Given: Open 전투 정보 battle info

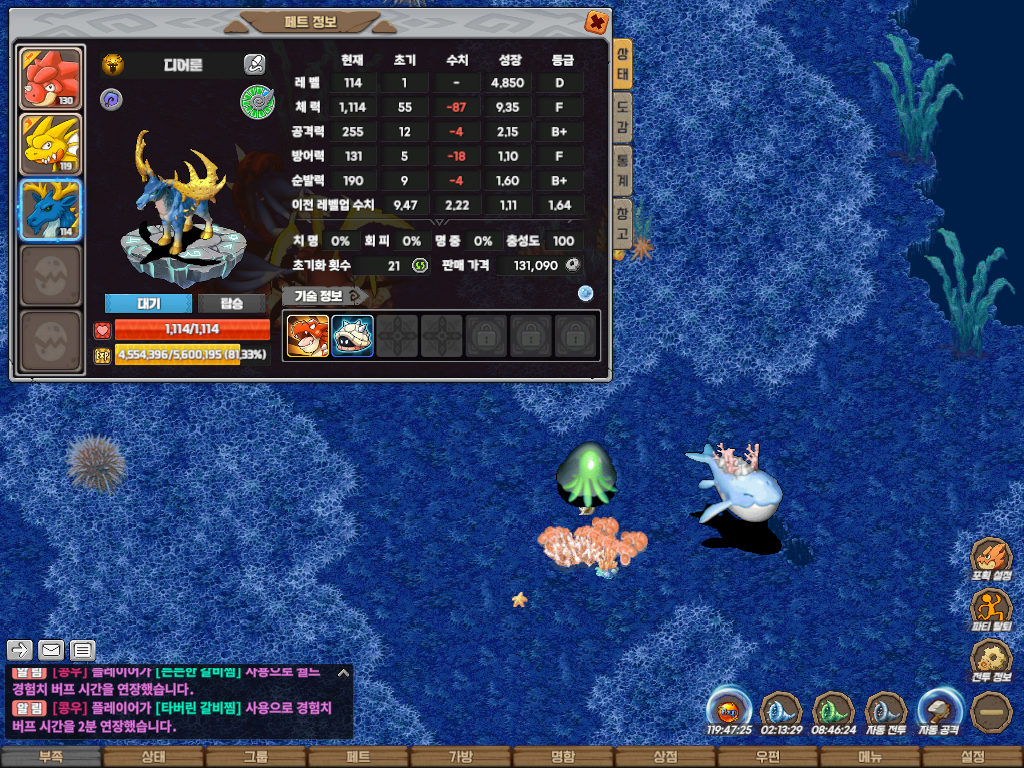Looking at the screenshot, I should 991,660.
